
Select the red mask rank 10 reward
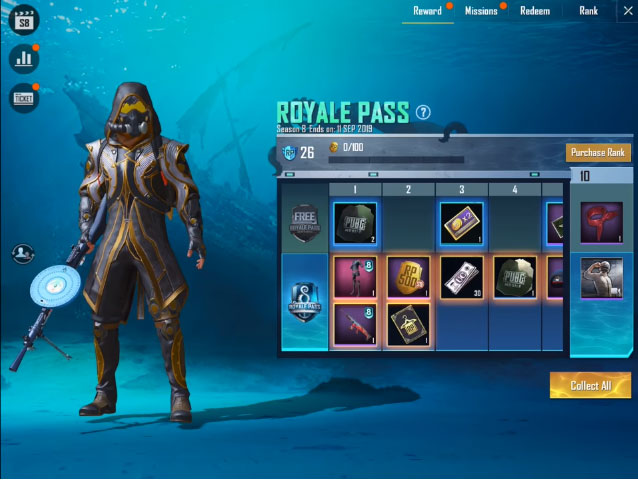tap(601, 222)
